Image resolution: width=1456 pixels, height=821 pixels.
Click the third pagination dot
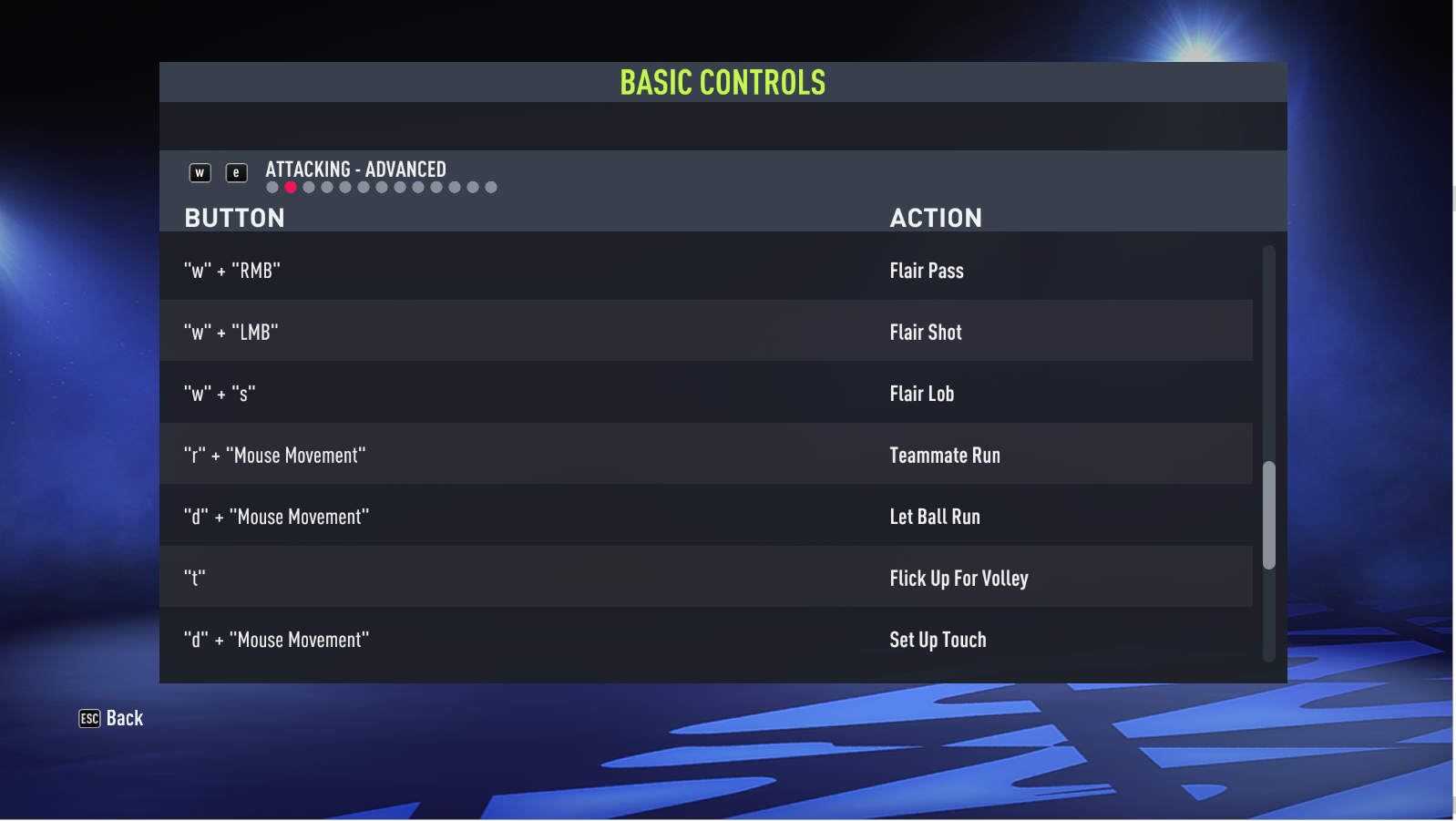tap(308, 187)
